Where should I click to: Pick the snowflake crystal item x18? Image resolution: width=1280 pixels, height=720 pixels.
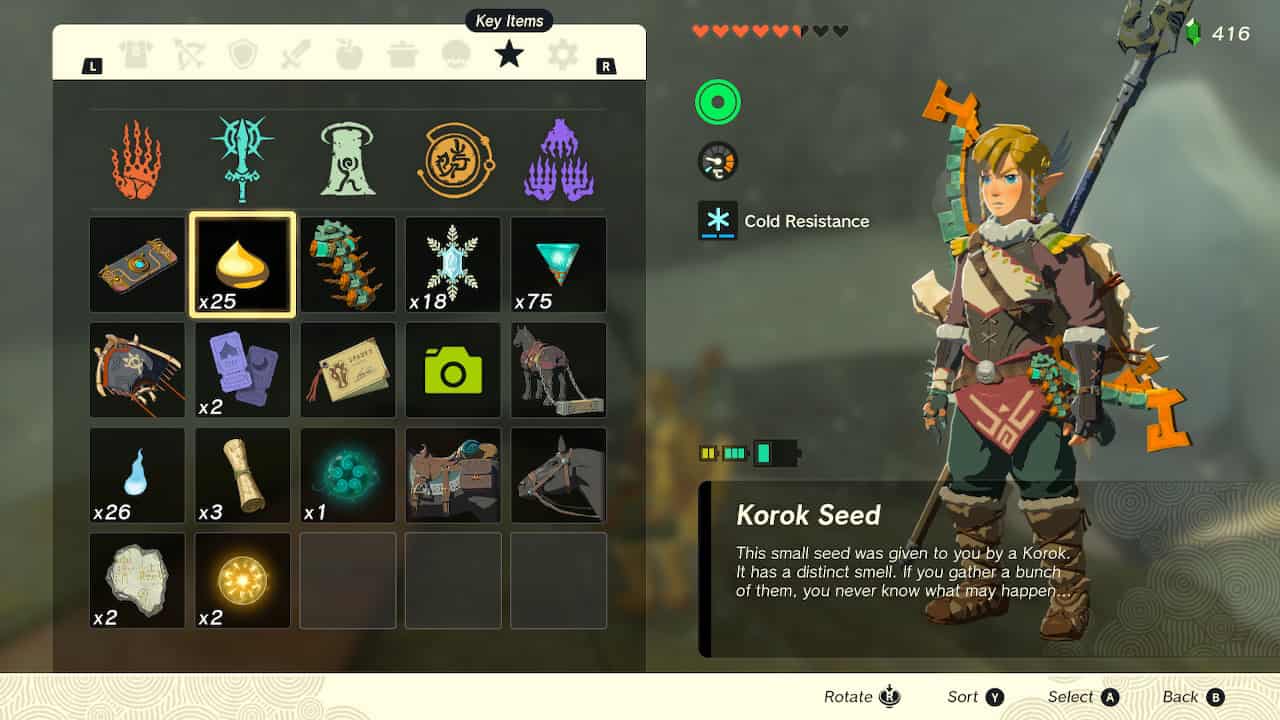tap(453, 265)
